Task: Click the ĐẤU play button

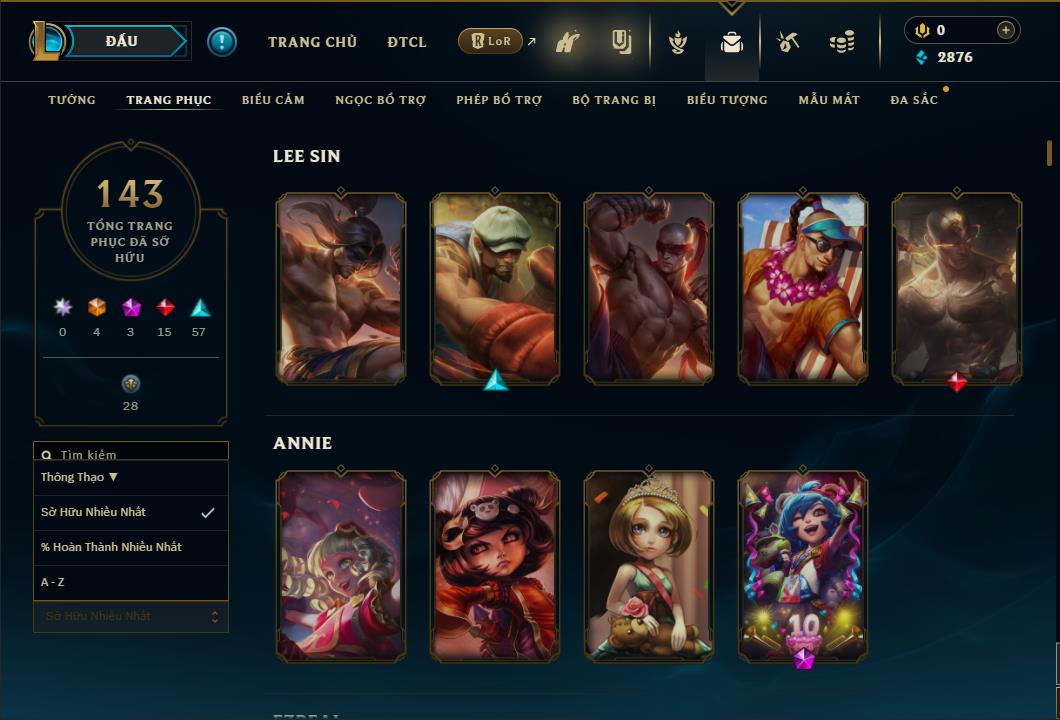Action: point(122,41)
